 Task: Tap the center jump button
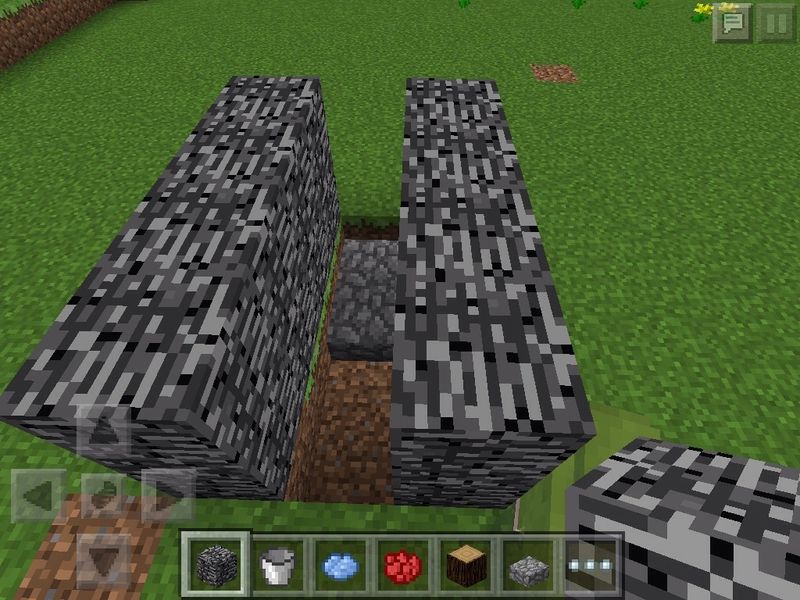coord(103,494)
